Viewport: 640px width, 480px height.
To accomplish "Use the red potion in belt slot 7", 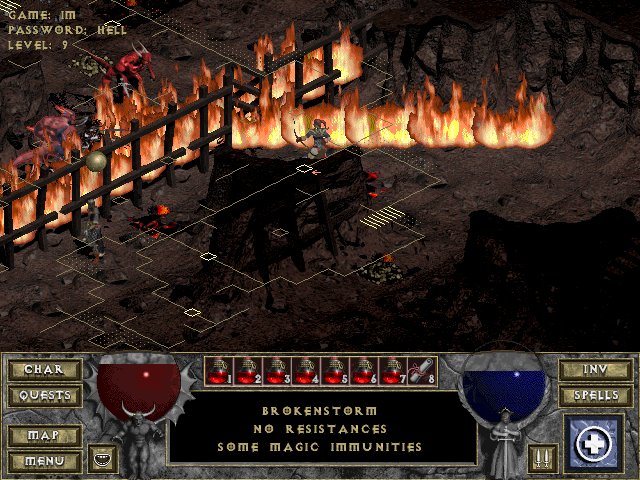I will pyautogui.click(x=393, y=372).
